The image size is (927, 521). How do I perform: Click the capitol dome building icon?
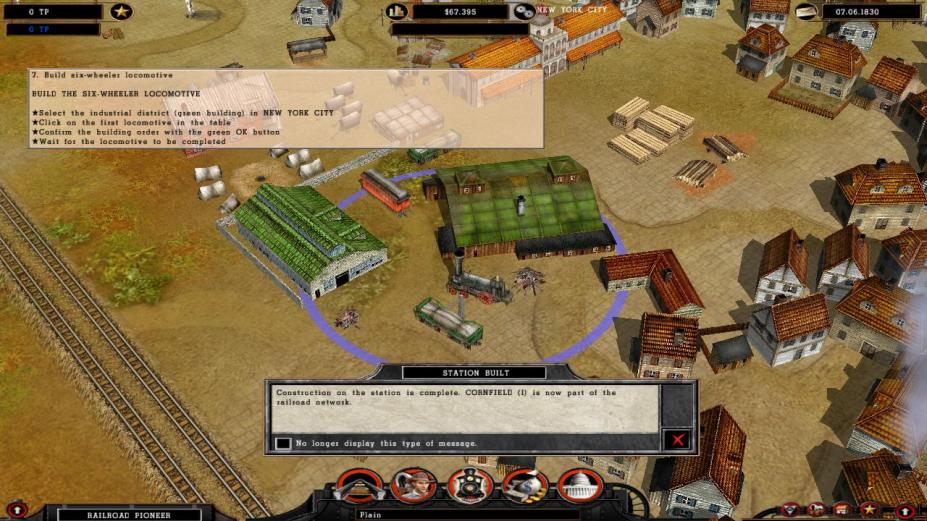pyautogui.click(x=581, y=486)
